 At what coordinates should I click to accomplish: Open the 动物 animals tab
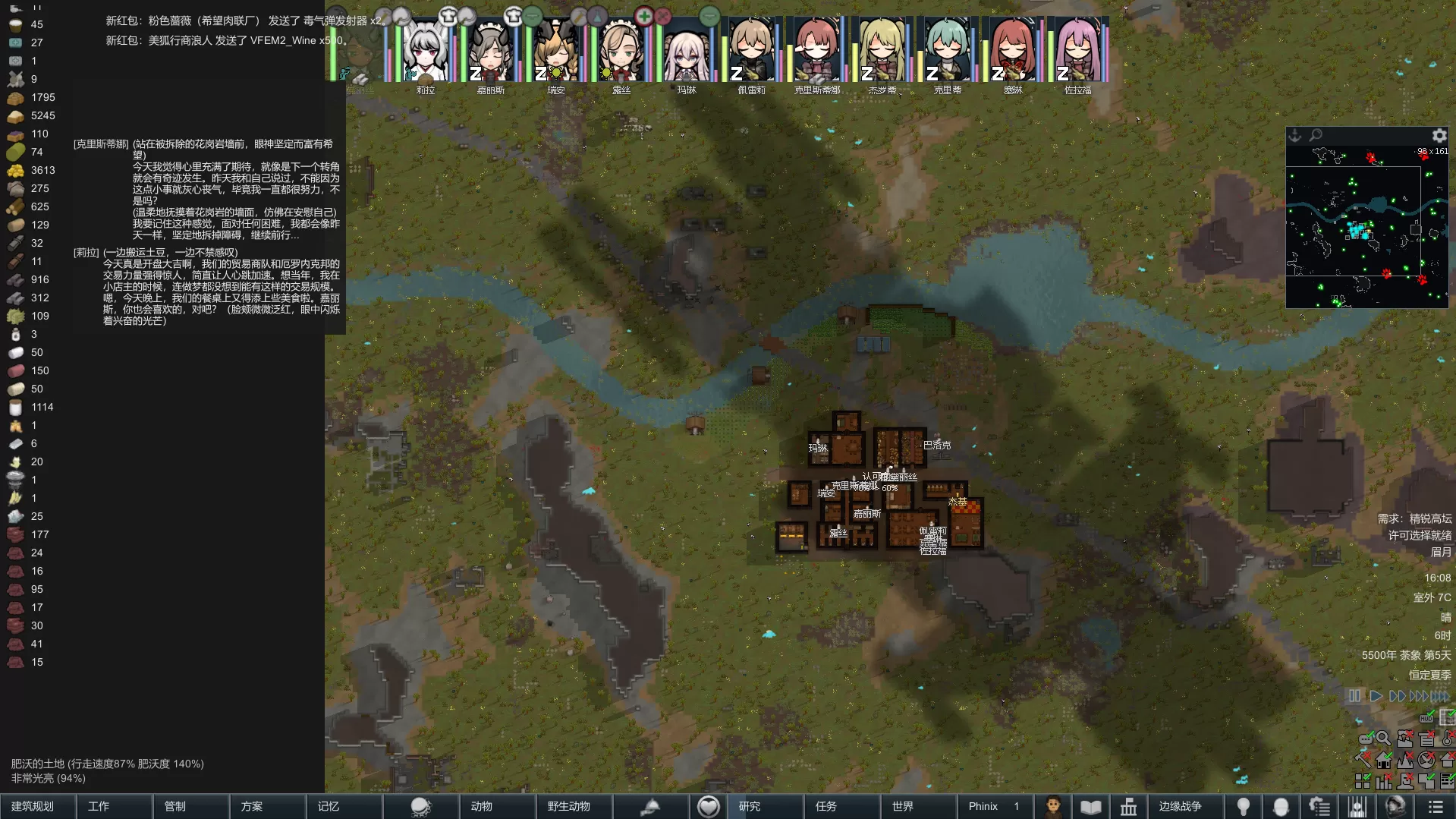(x=482, y=806)
